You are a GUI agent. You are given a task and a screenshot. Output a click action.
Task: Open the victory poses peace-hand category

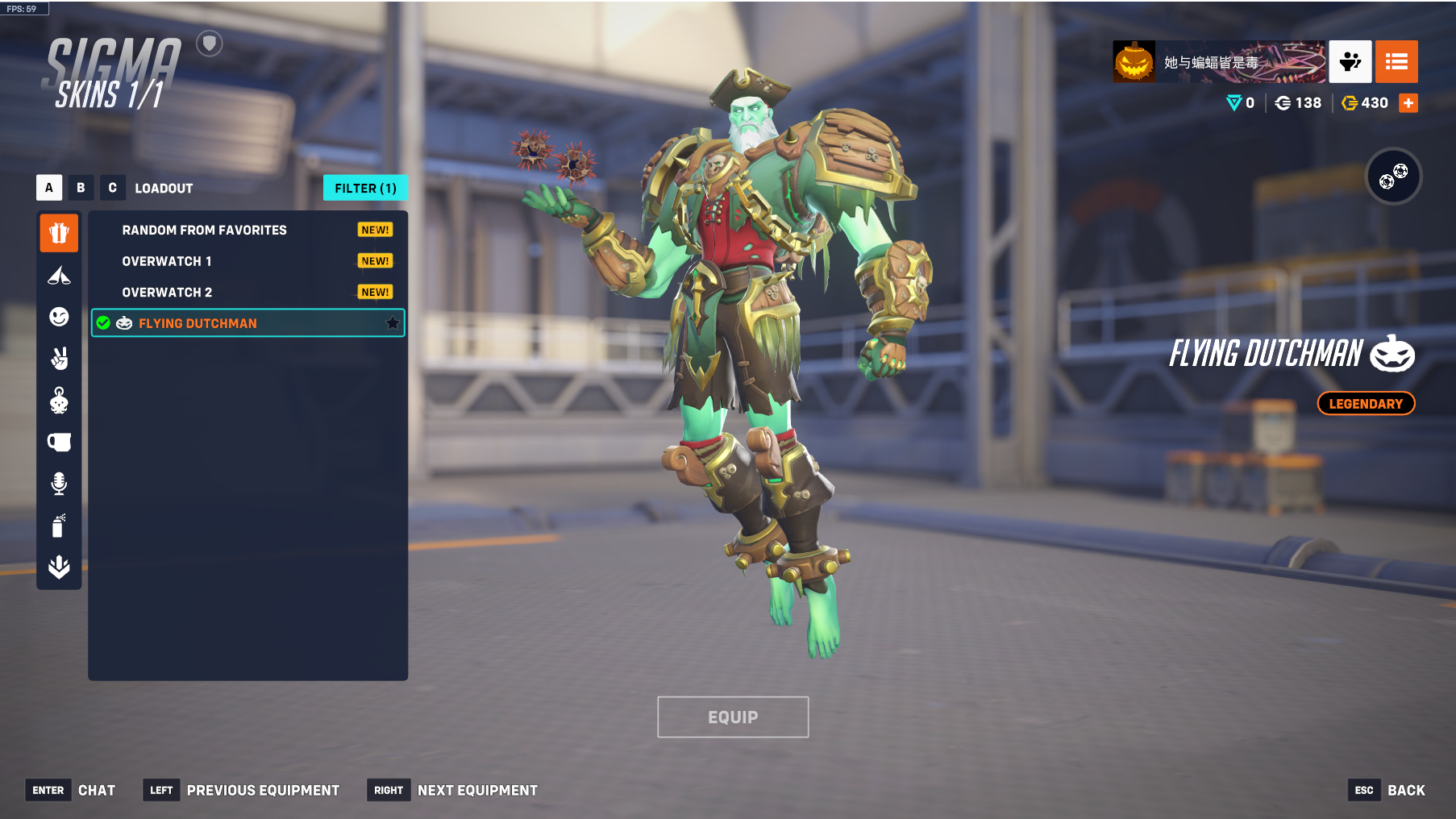point(59,358)
